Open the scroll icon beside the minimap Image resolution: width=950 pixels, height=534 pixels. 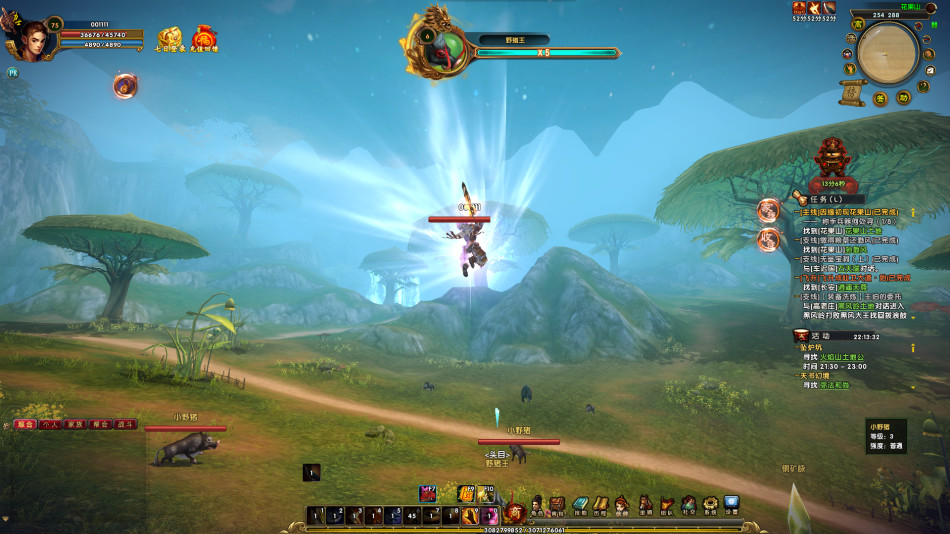click(x=852, y=91)
